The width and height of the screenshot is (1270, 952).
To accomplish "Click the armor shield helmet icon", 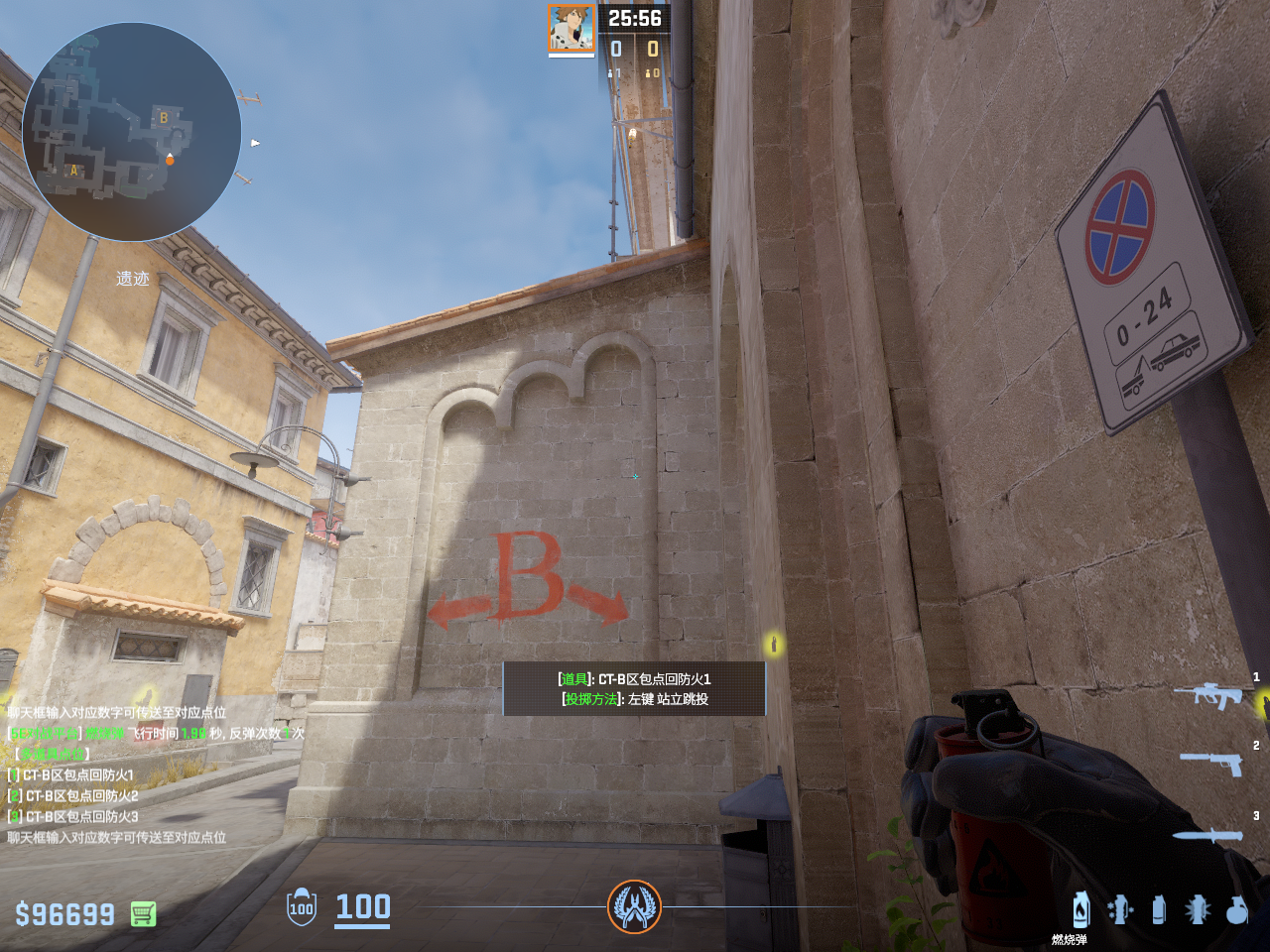I will [302, 907].
